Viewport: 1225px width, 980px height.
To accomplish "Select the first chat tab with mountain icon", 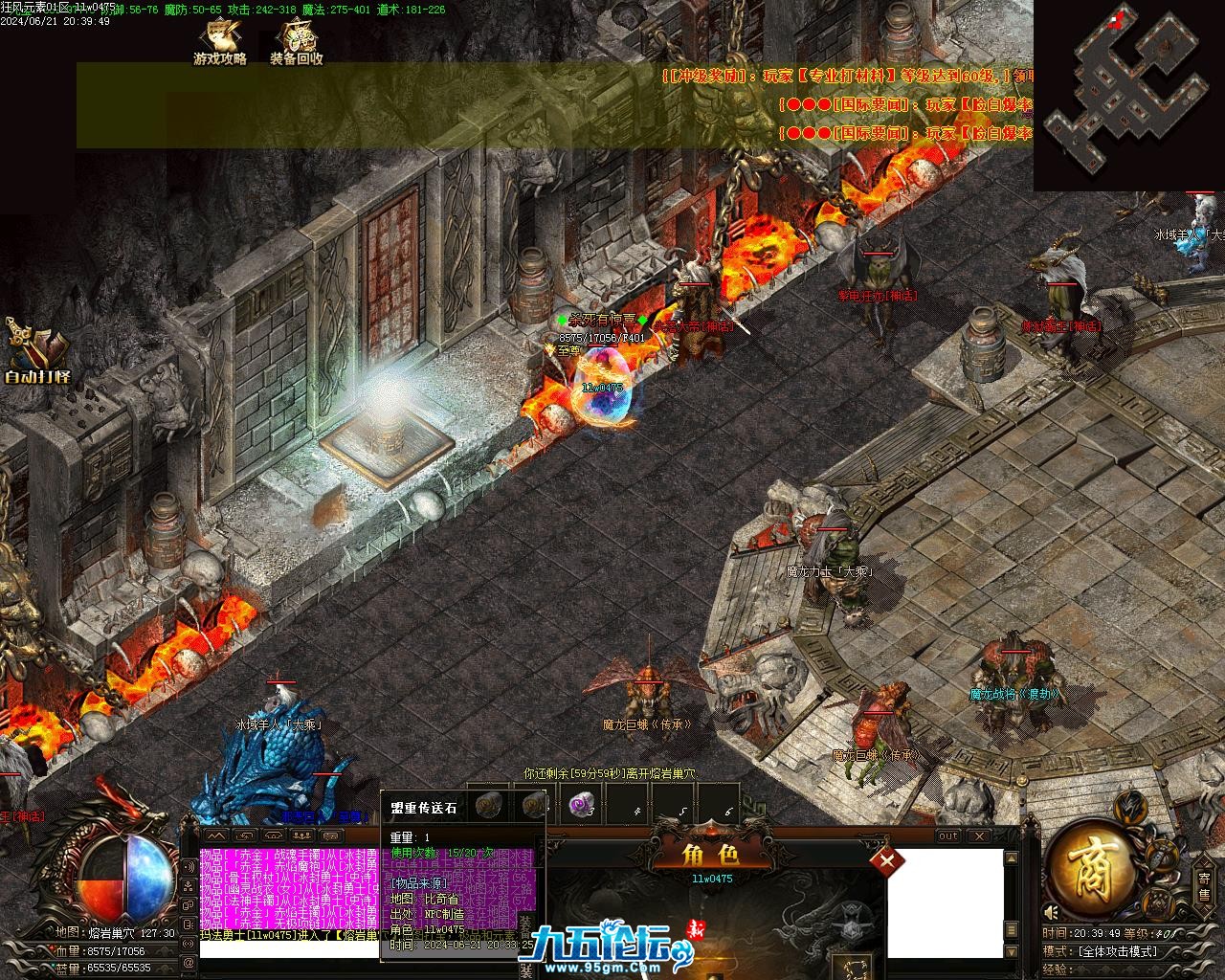I will tap(215, 835).
